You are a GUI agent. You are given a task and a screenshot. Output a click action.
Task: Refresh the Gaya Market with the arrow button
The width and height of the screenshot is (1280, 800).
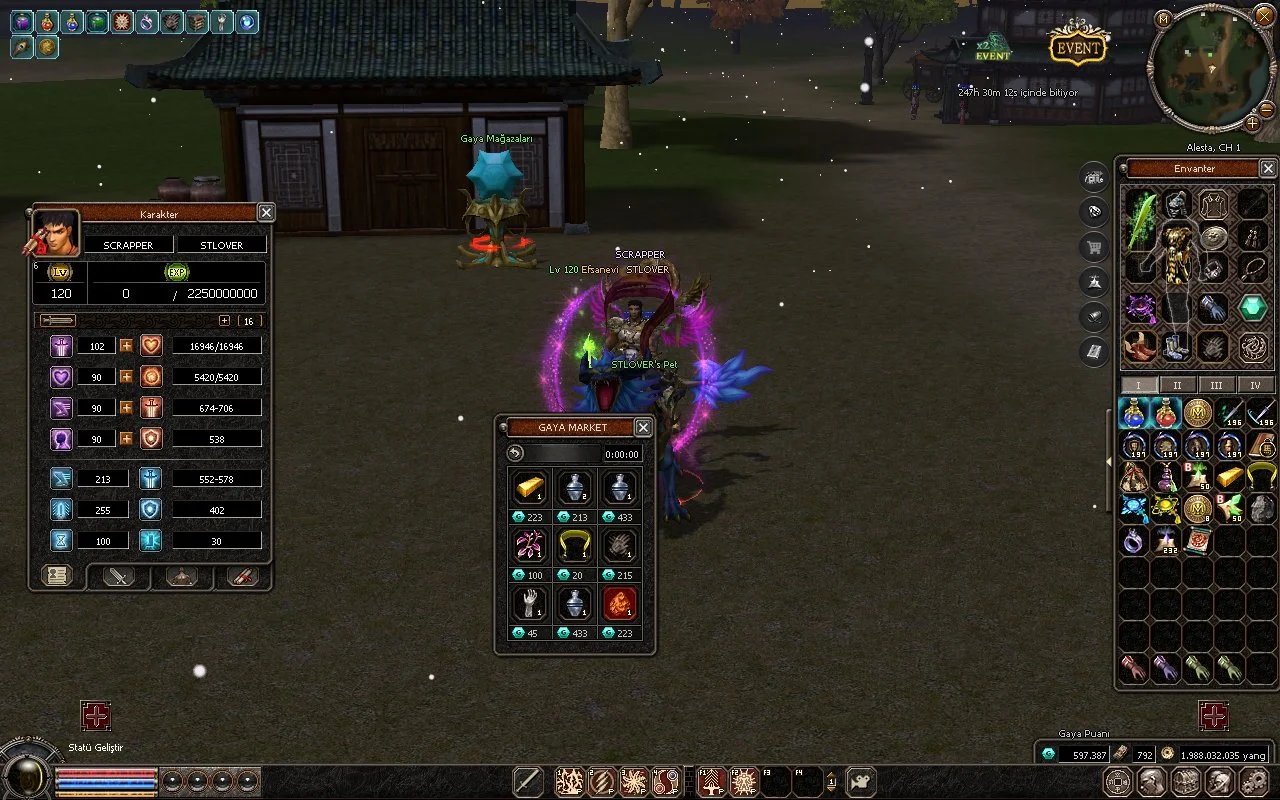pyautogui.click(x=515, y=453)
